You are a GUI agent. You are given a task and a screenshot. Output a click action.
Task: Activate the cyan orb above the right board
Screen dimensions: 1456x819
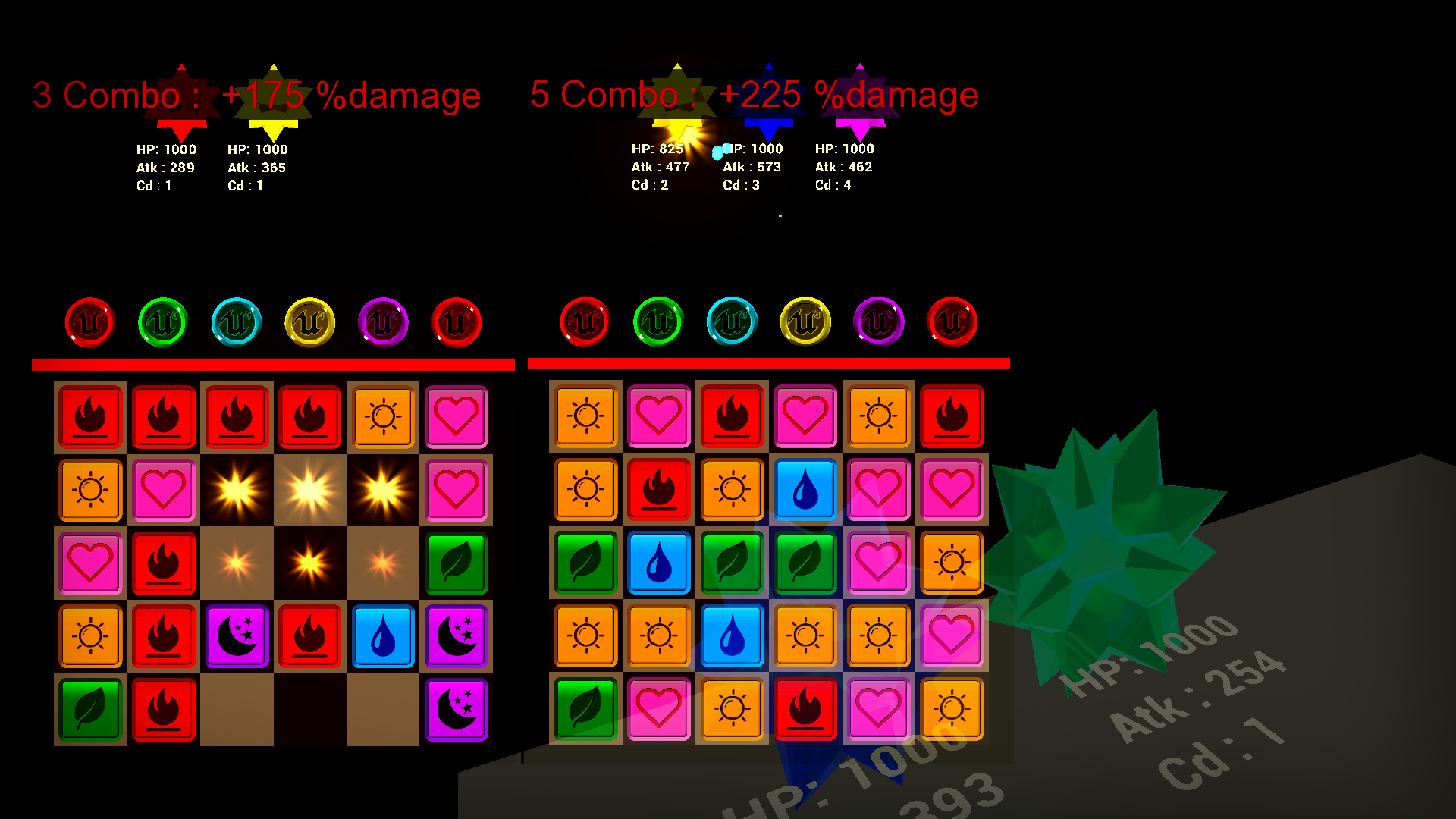click(732, 322)
